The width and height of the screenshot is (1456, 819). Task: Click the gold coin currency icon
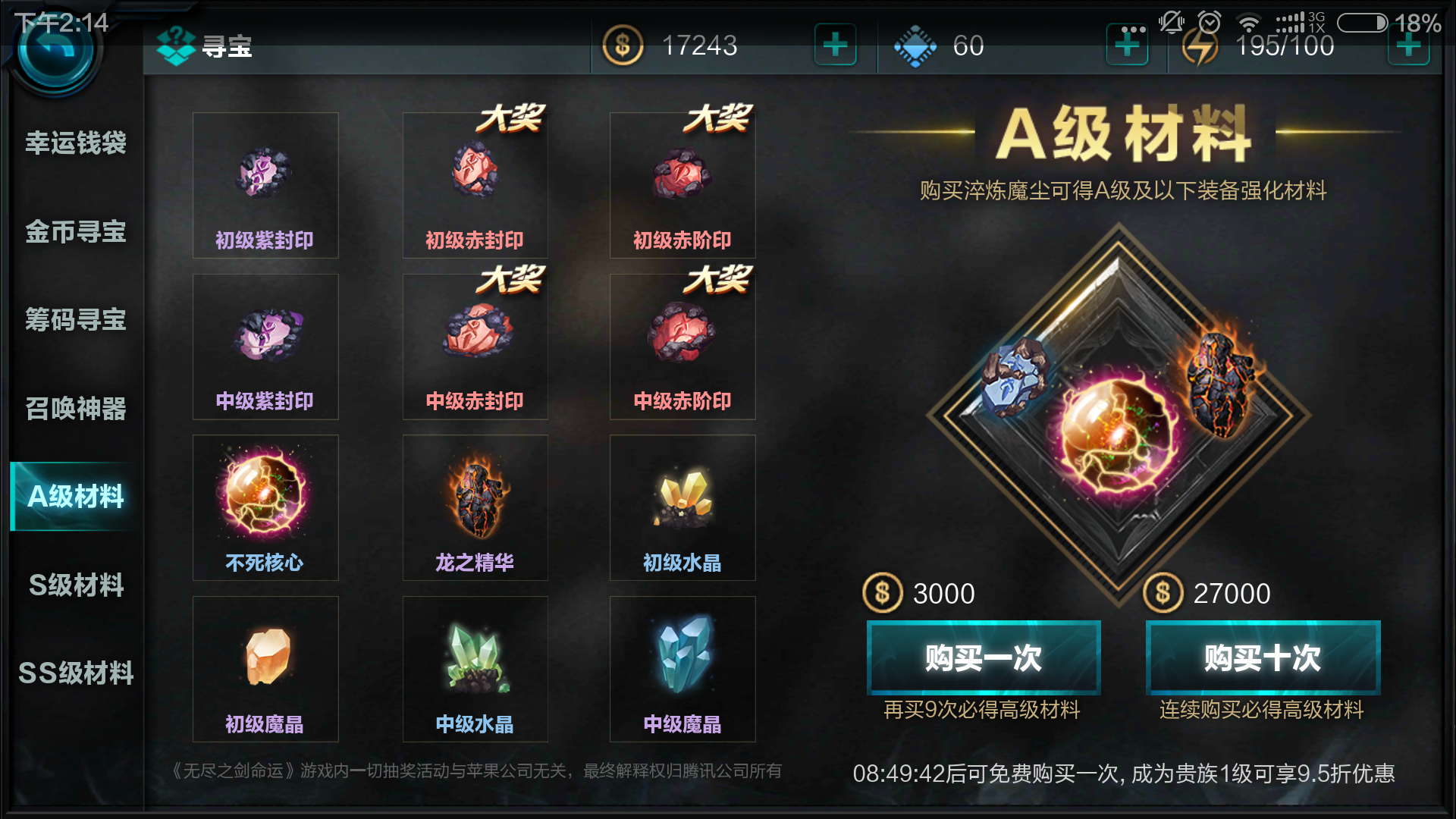pyautogui.click(x=622, y=45)
